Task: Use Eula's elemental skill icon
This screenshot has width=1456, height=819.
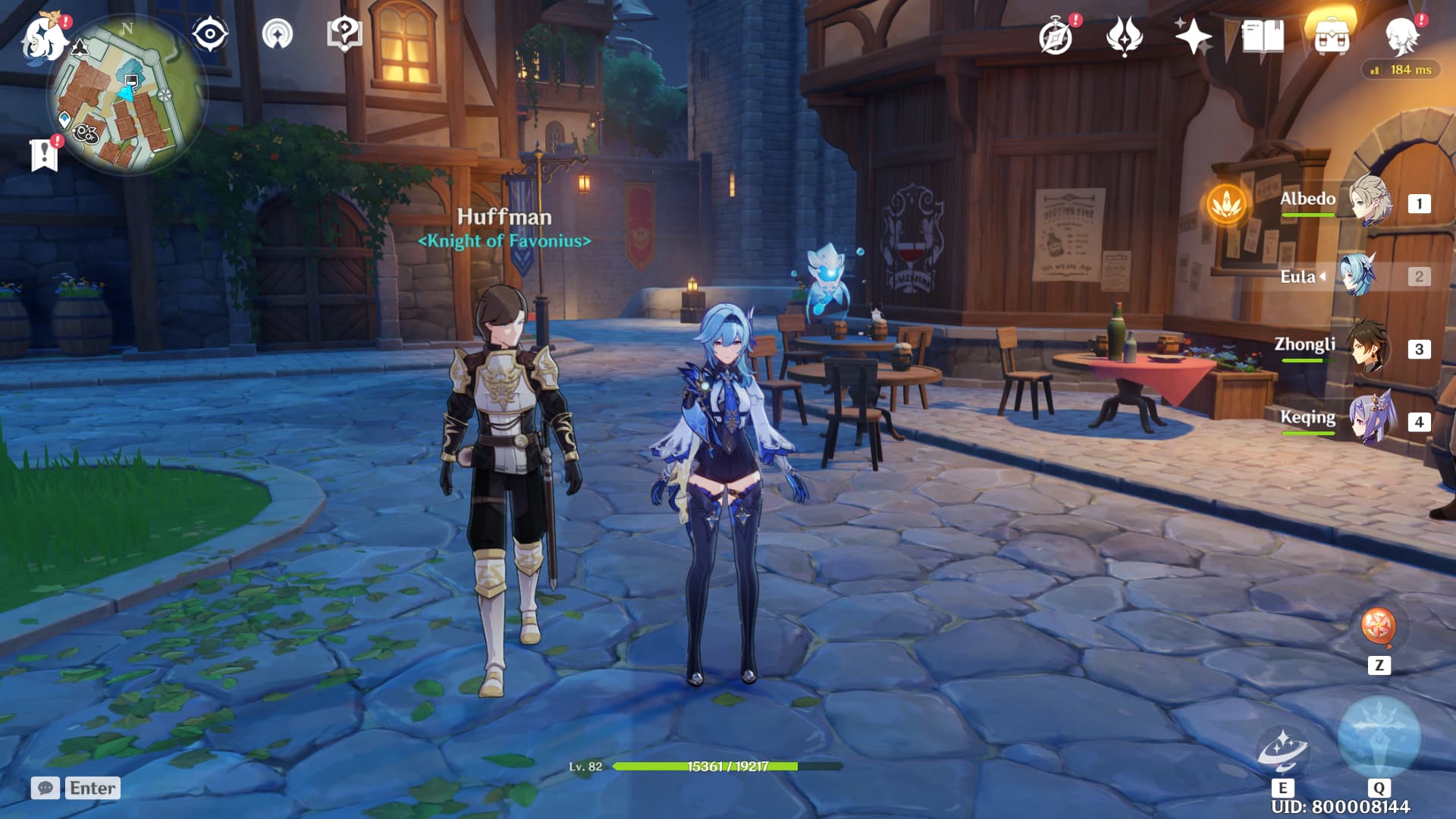Action: tap(1282, 749)
